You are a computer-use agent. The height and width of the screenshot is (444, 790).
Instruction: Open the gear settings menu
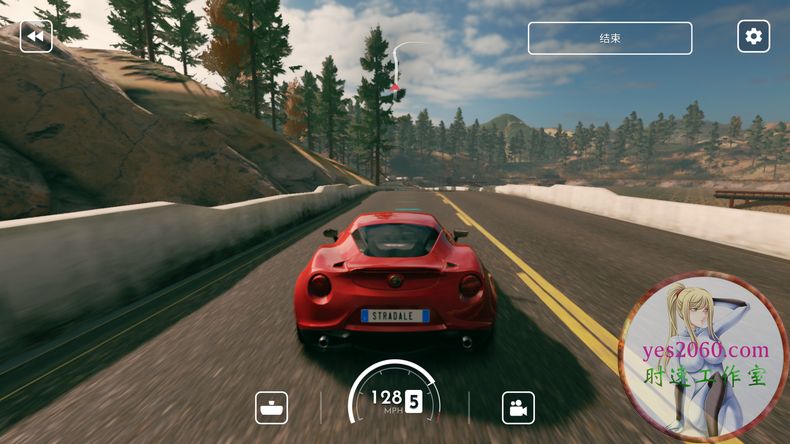pos(753,37)
